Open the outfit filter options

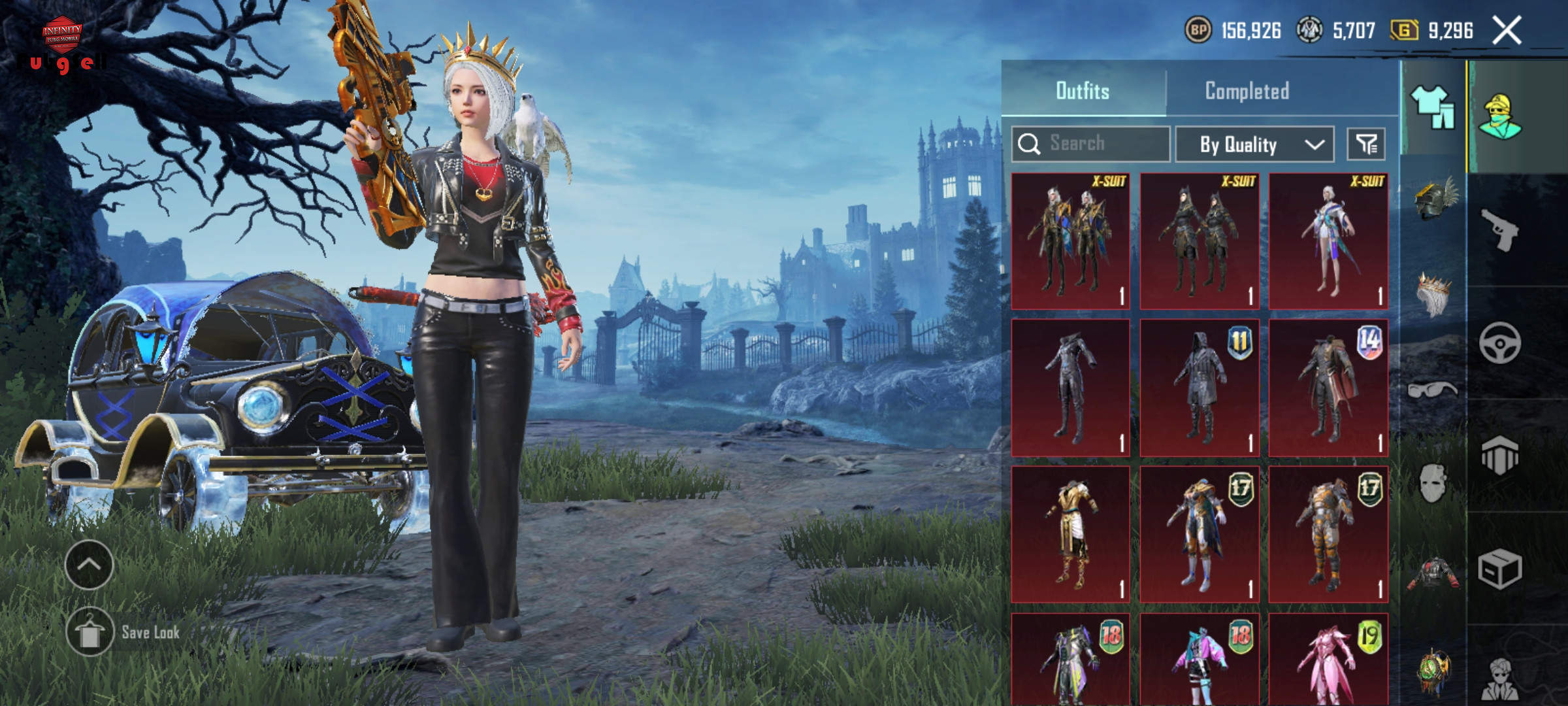[x=1366, y=144]
